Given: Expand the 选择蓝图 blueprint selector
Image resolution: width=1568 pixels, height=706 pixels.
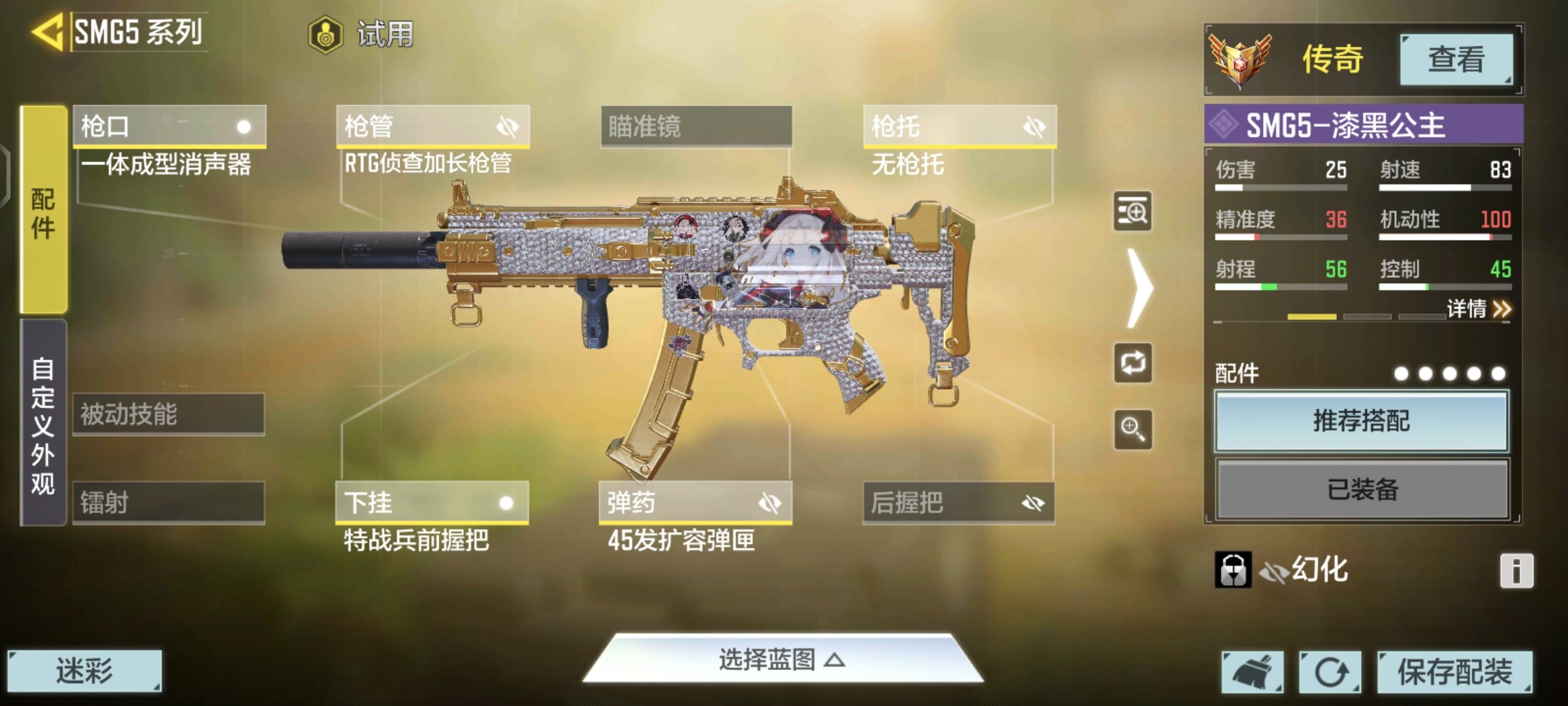Looking at the screenshot, I should [783, 660].
